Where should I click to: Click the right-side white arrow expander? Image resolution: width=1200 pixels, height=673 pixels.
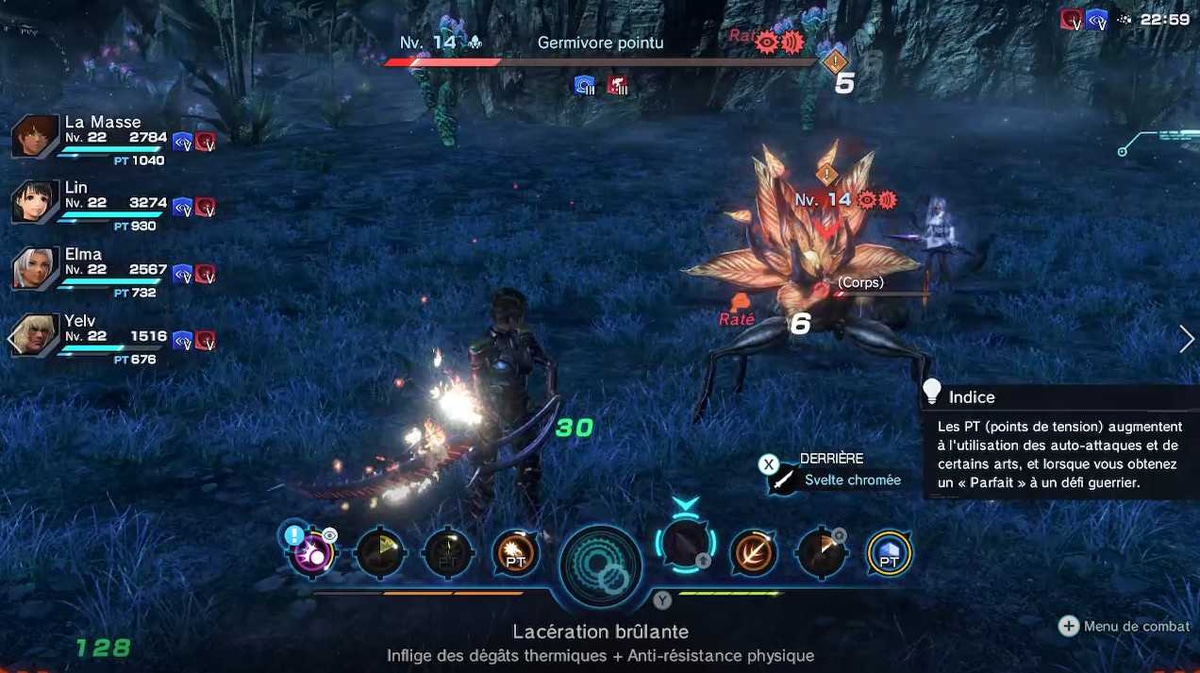coord(1186,339)
